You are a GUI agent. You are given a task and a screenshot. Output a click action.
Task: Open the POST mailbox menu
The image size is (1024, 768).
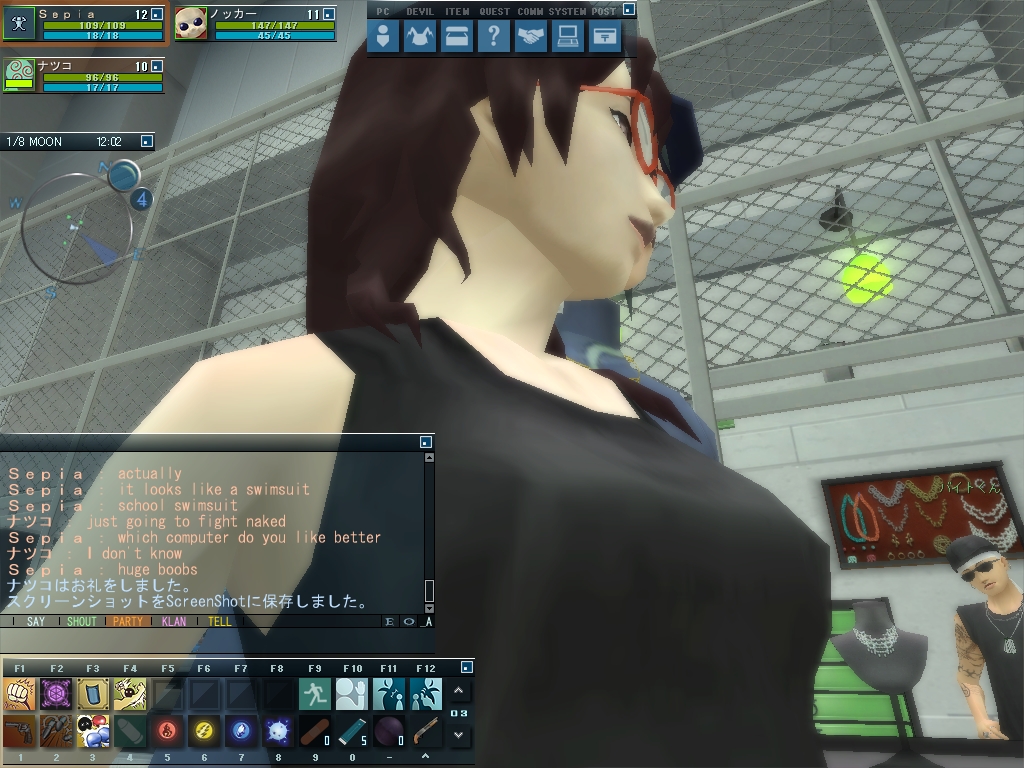(x=604, y=37)
